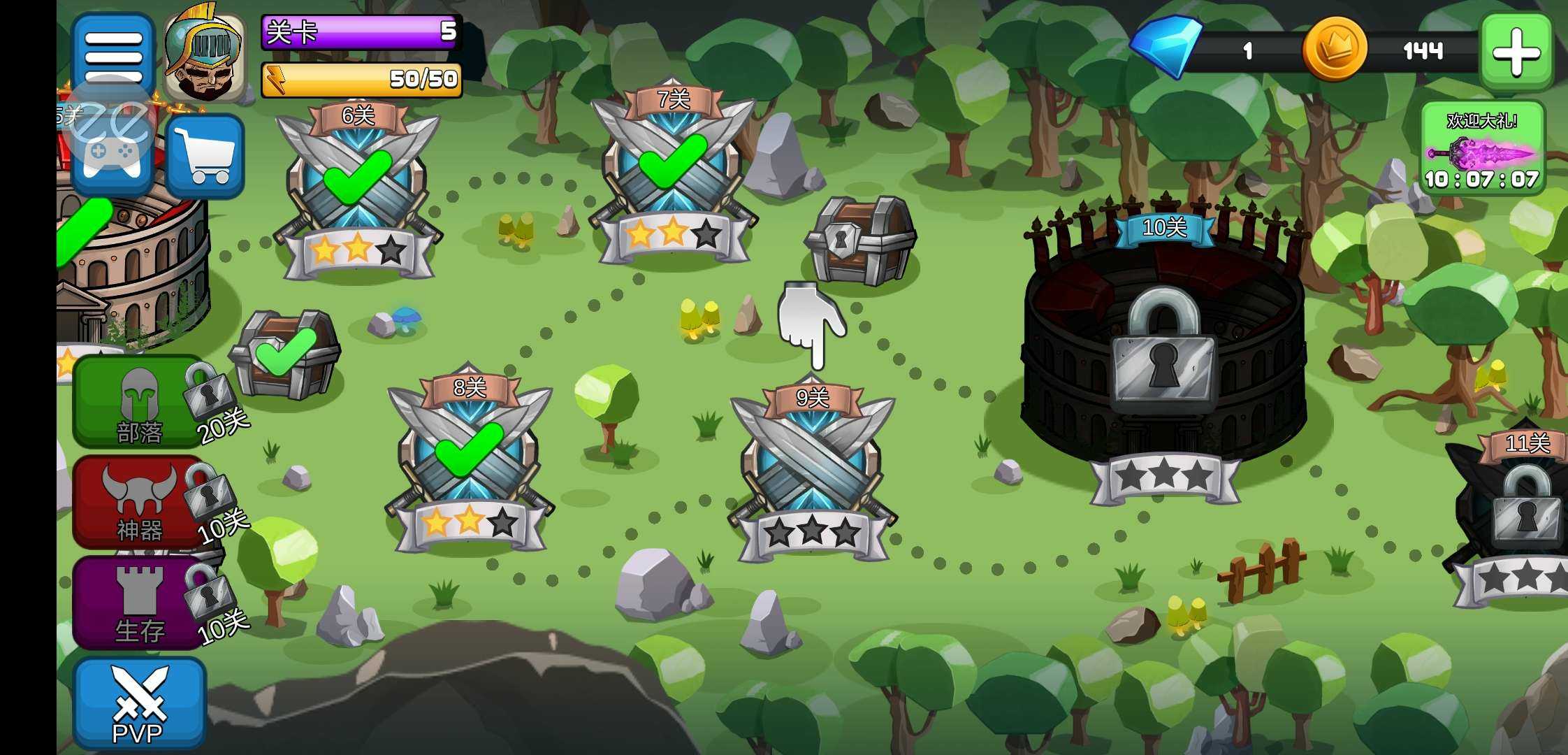Select level 7 stage badge

click(x=673, y=173)
